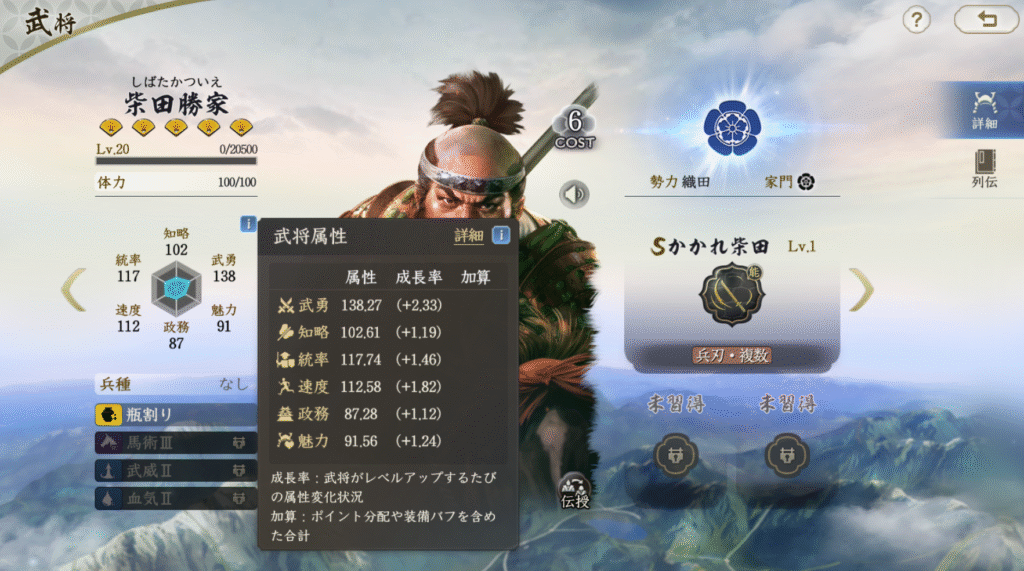Open the 伝授 button
Image resolution: width=1024 pixels, height=571 pixels.
tap(575, 490)
